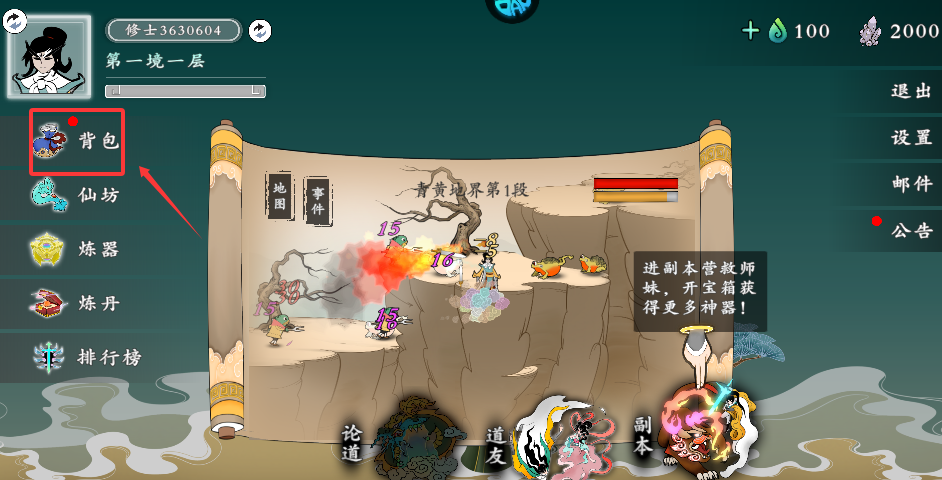The image size is (942, 480).
Task: Click the refresh arrows beside player name
Action: tap(259, 31)
